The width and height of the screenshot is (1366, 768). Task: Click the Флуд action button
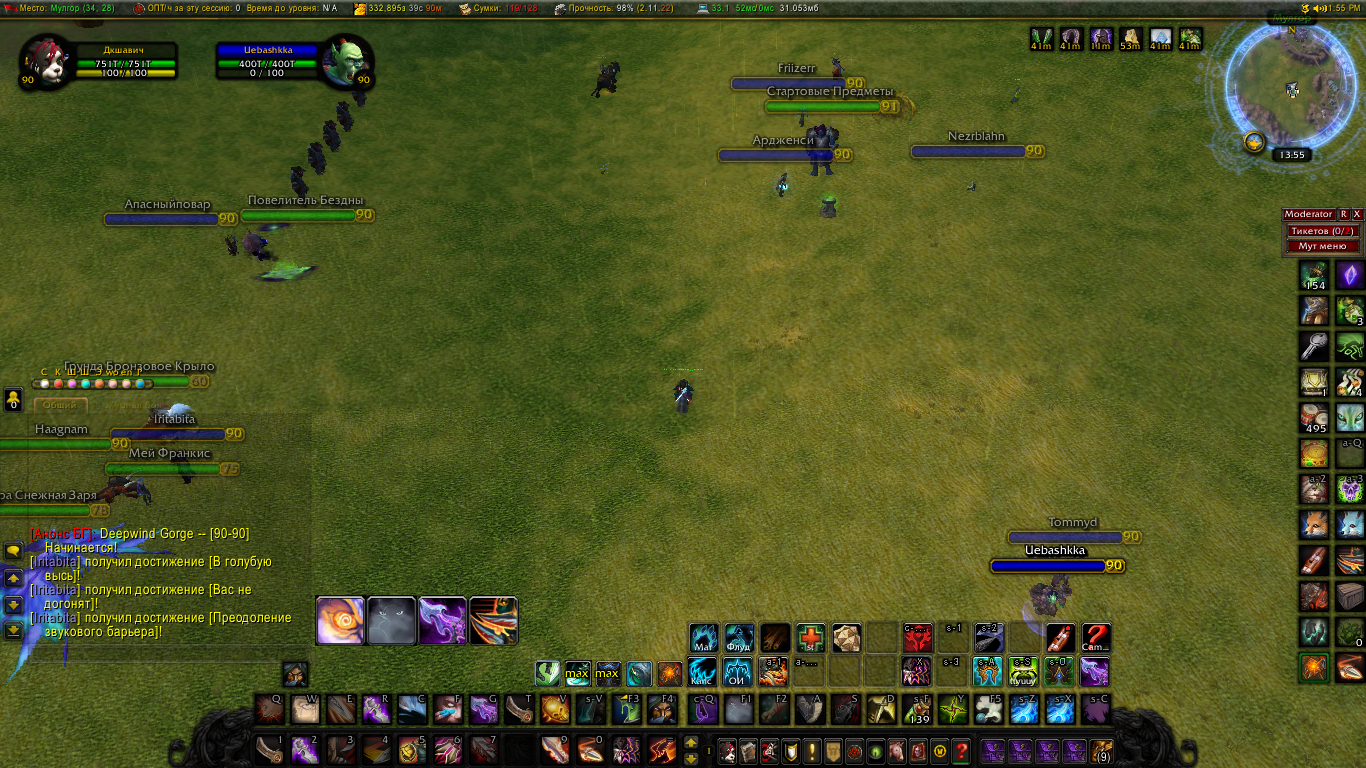[x=739, y=638]
